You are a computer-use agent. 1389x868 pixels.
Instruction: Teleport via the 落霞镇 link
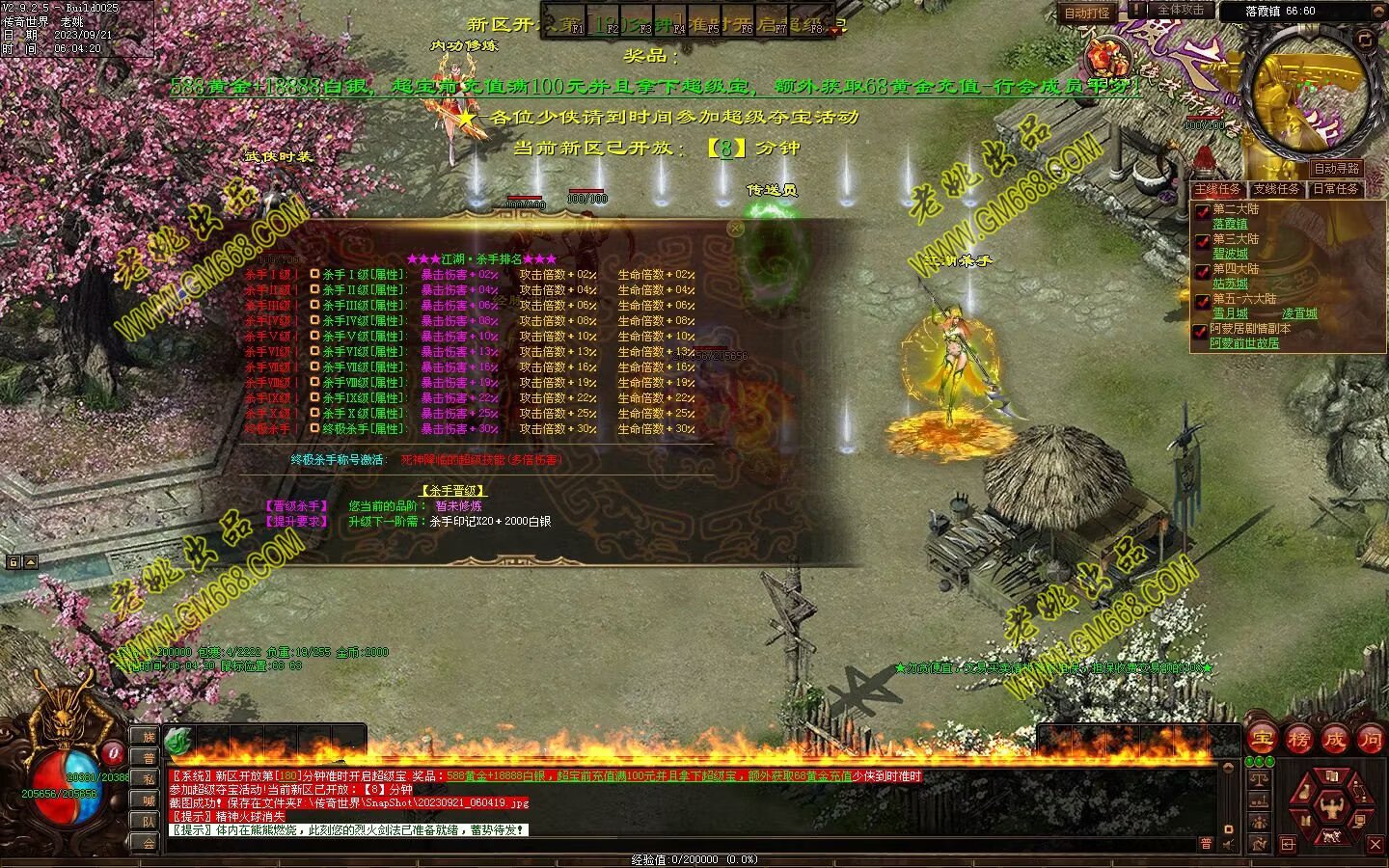[1230, 224]
